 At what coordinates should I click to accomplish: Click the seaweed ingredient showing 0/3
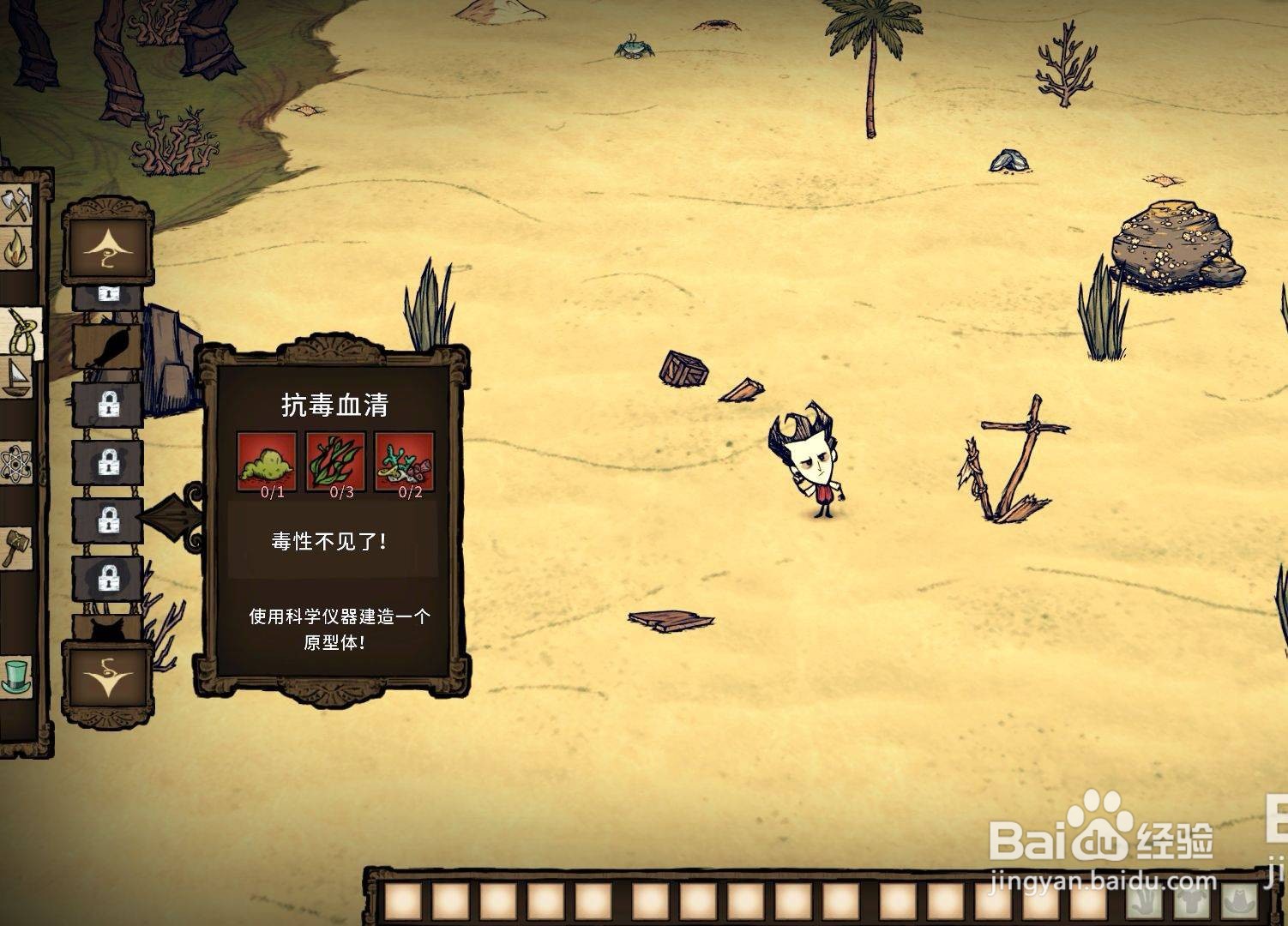pos(334,463)
